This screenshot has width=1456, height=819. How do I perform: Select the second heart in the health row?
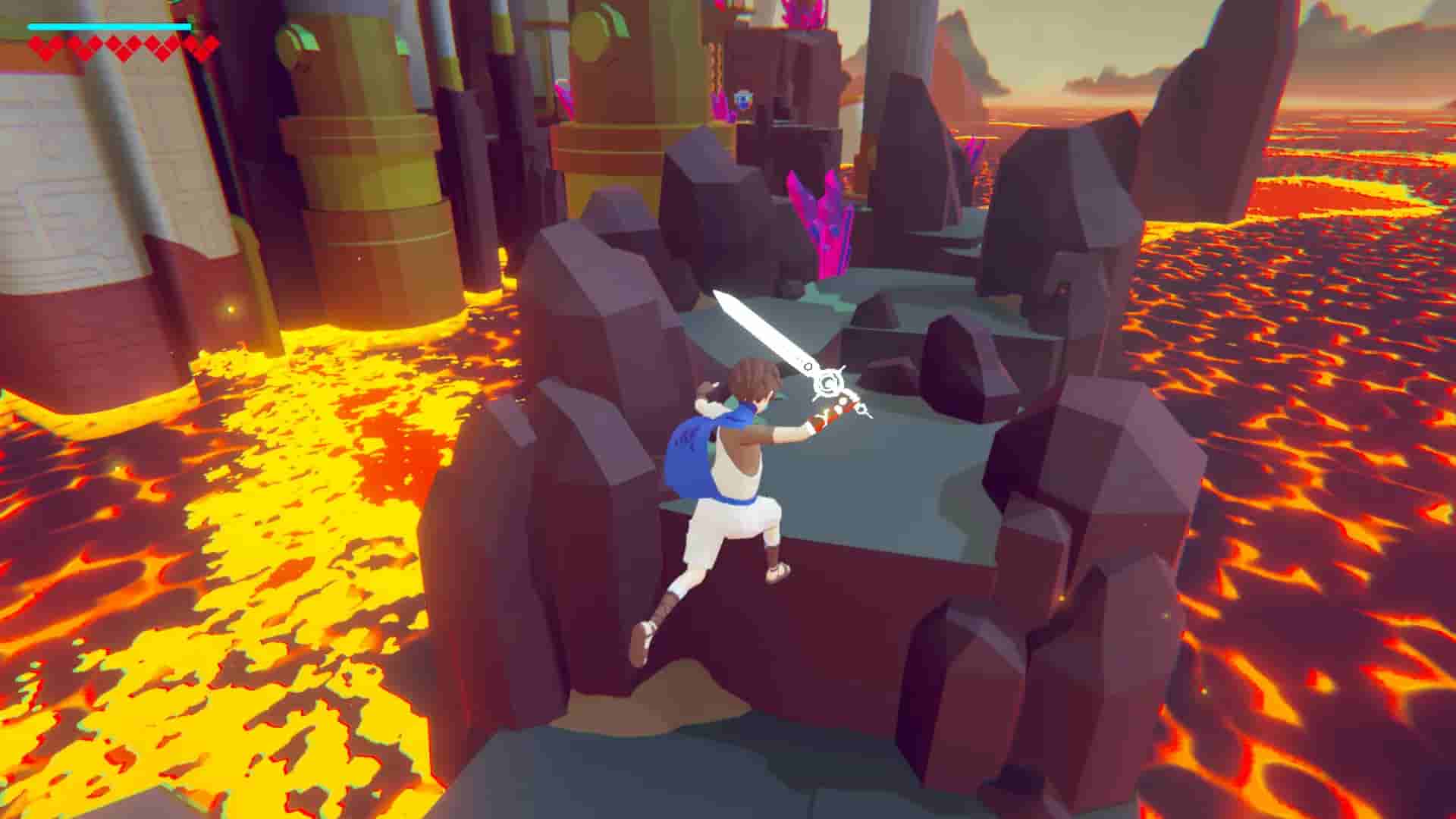(x=83, y=47)
